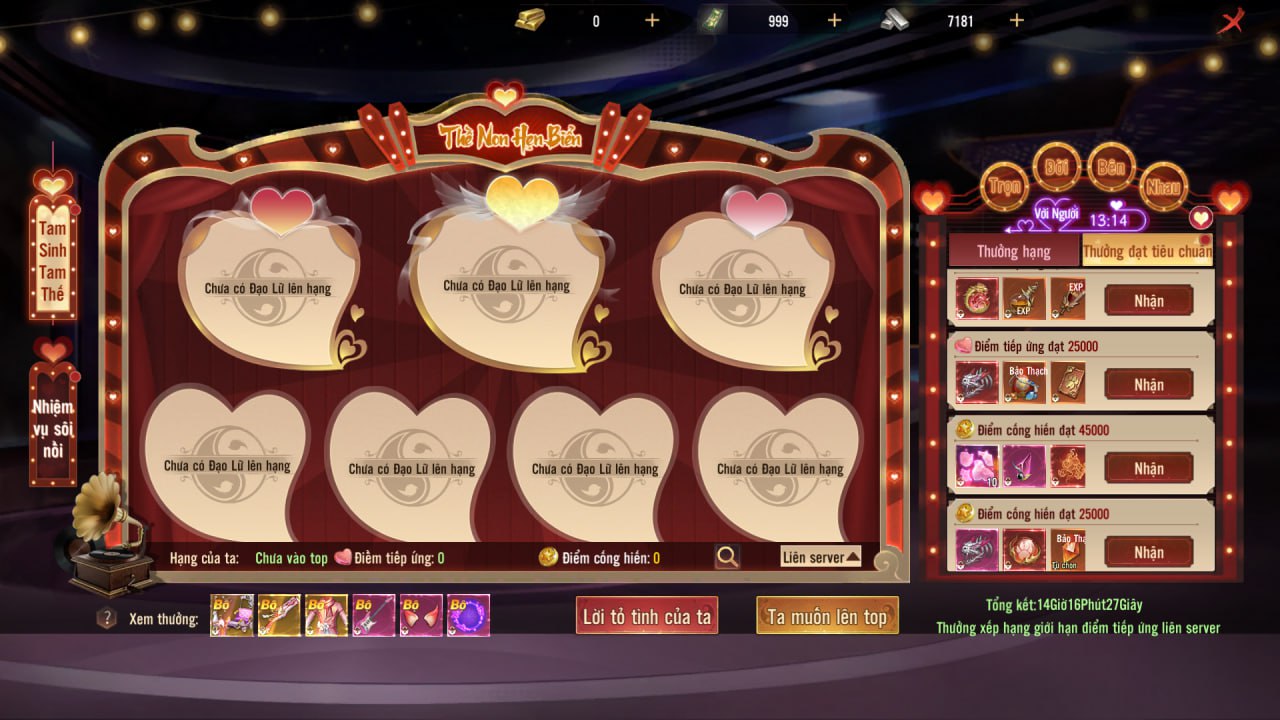Close the event window with red X

(x=1230, y=21)
